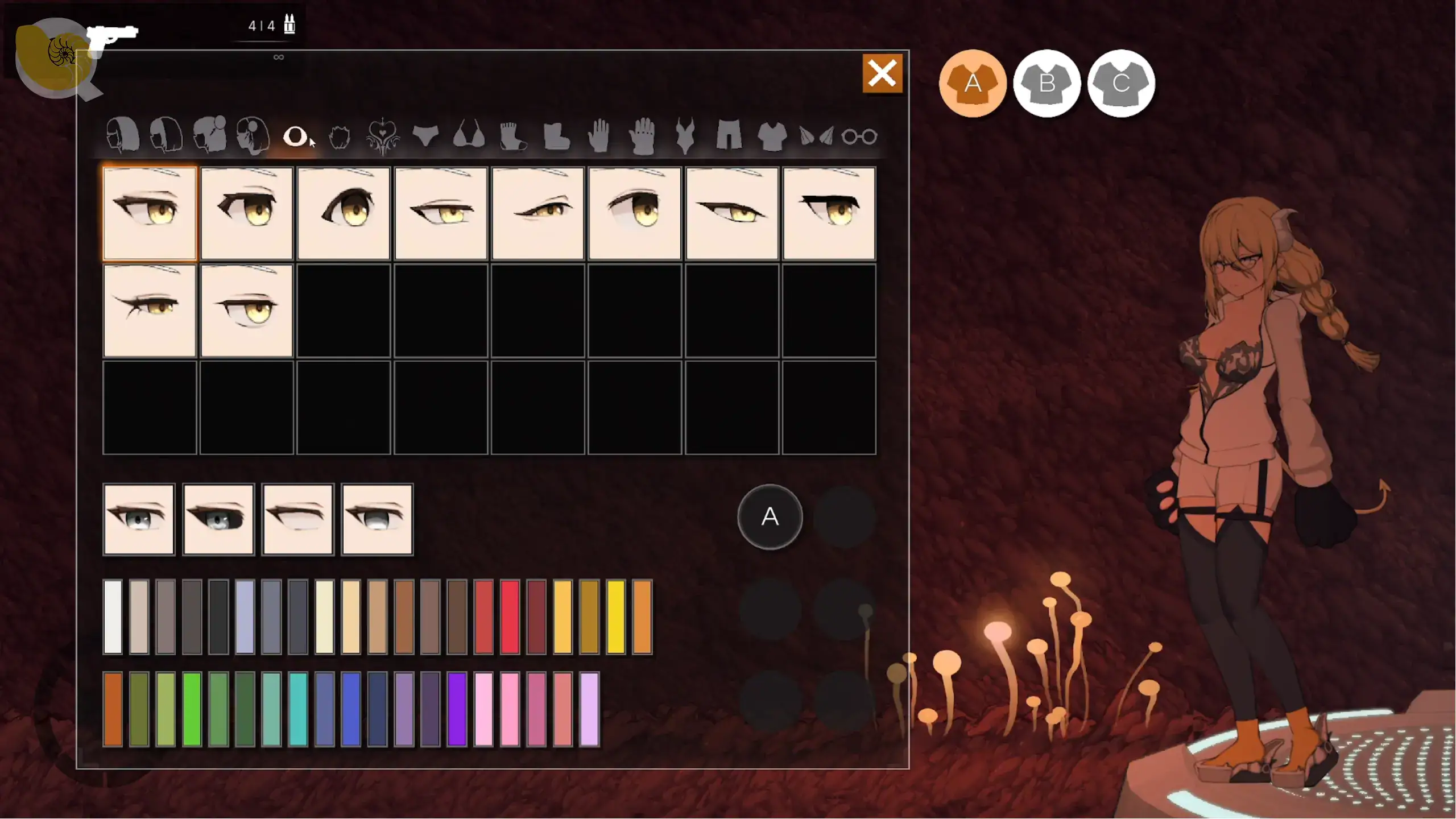
Task: Switch to outfit preset C
Action: [x=1121, y=84]
